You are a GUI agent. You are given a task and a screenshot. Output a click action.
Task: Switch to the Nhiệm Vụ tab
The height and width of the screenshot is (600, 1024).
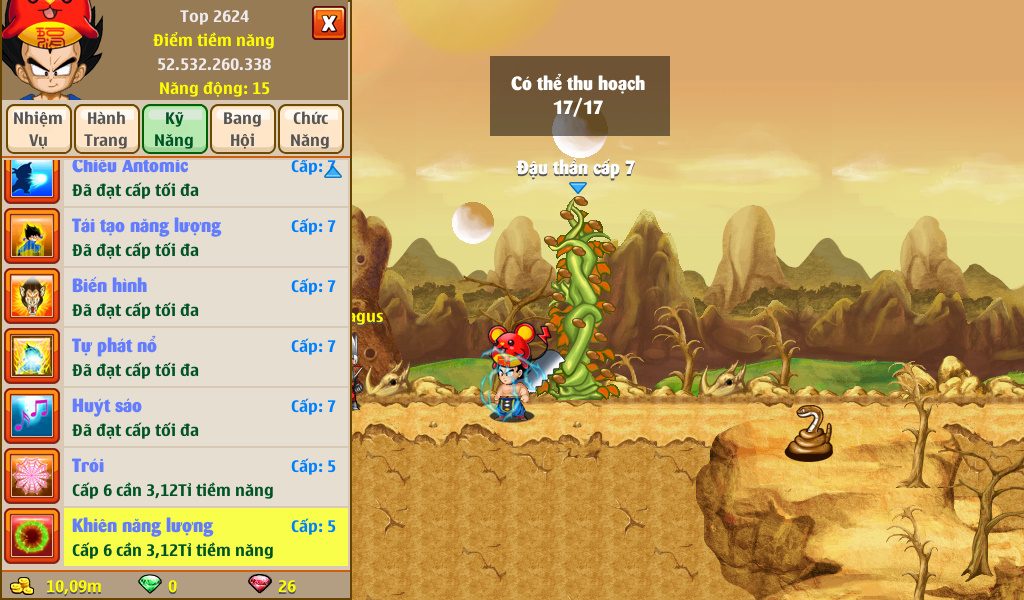pyautogui.click(x=38, y=129)
